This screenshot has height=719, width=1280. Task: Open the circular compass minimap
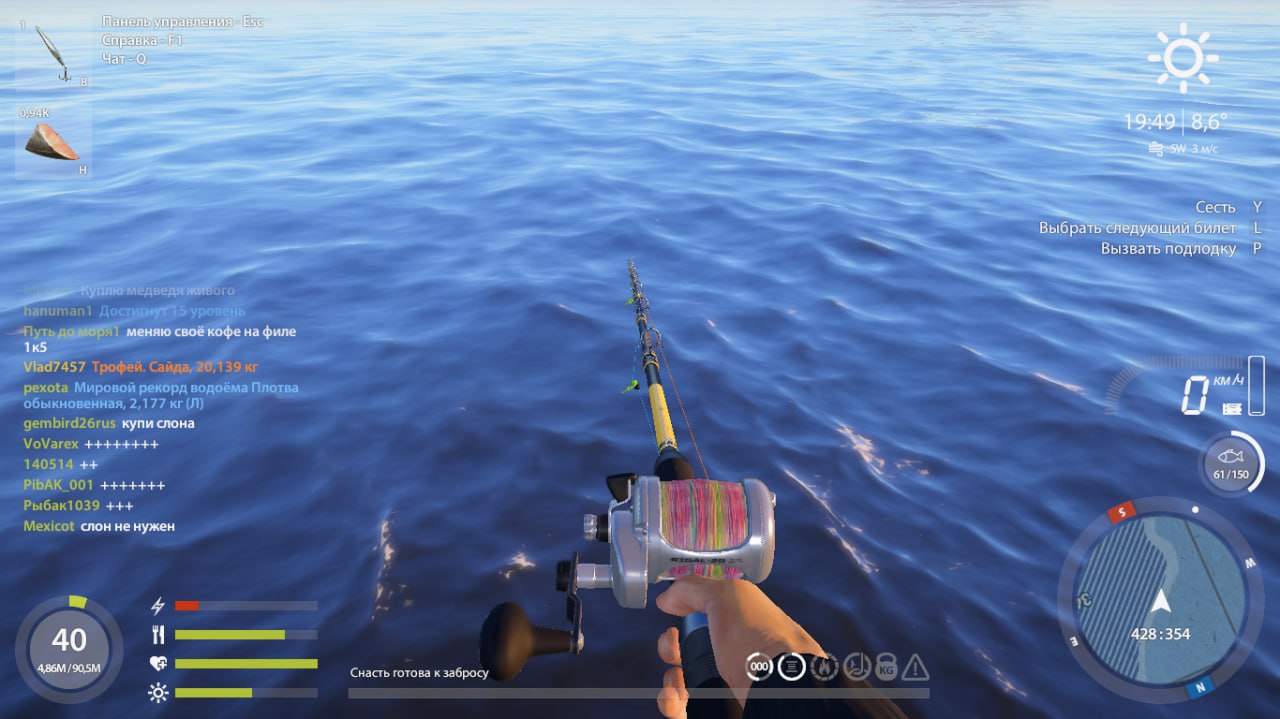(x=1159, y=599)
